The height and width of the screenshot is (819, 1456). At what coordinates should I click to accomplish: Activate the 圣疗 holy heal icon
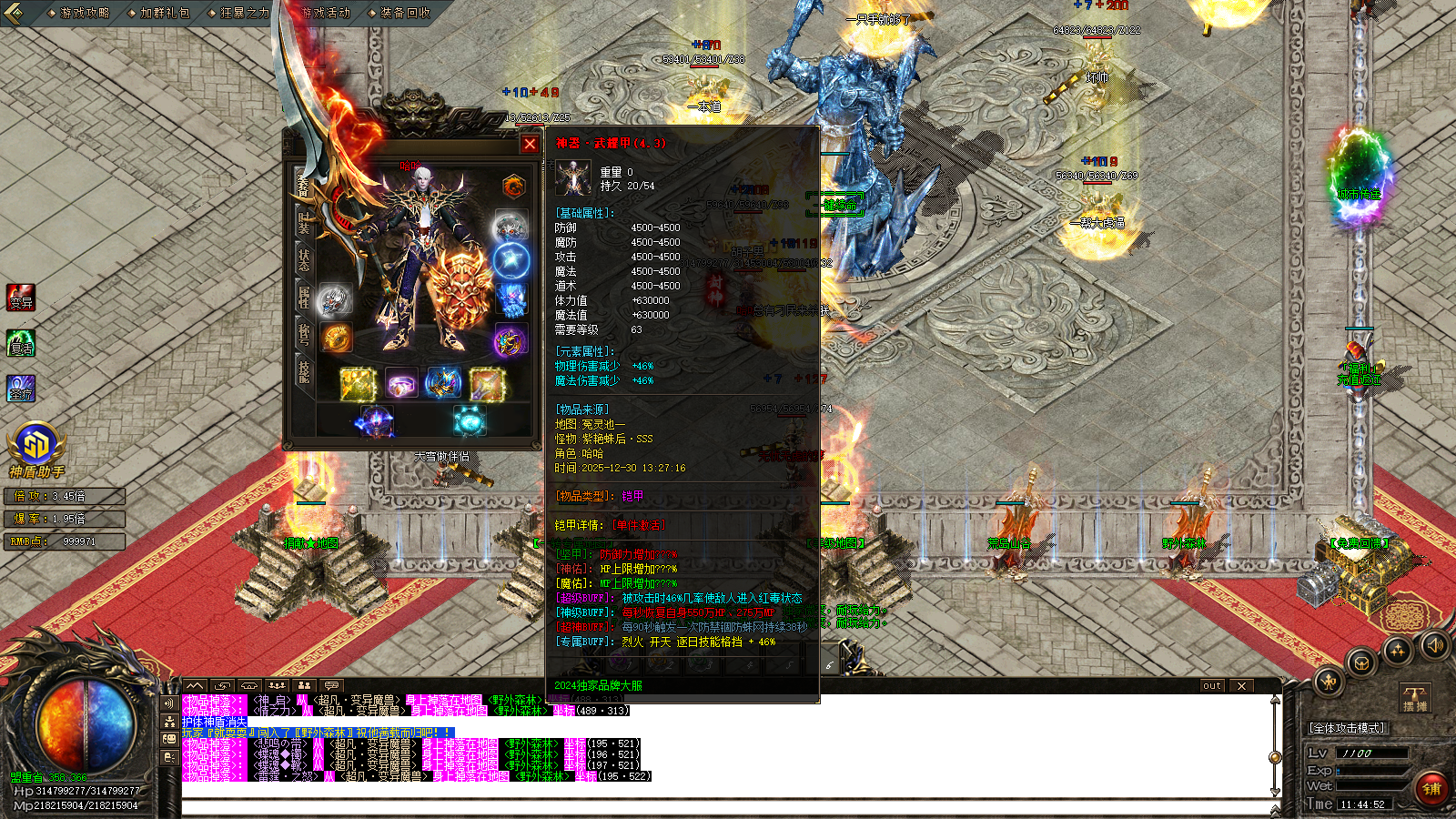click(x=21, y=389)
